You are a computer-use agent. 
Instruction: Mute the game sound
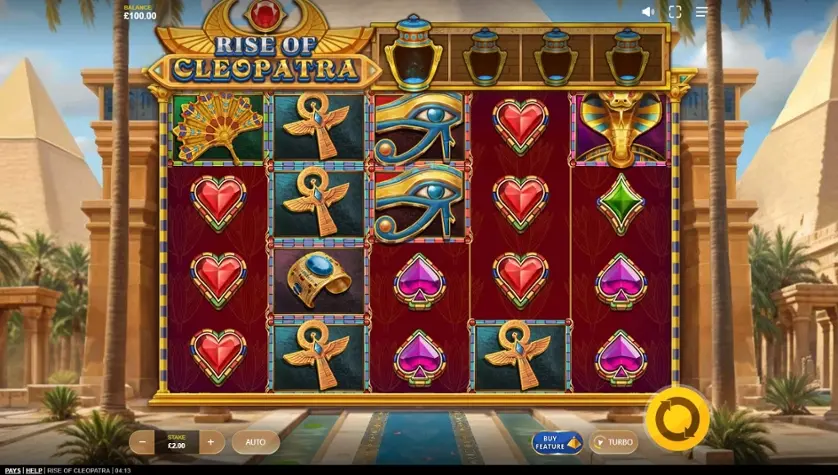pyautogui.click(x=648, y=12)
